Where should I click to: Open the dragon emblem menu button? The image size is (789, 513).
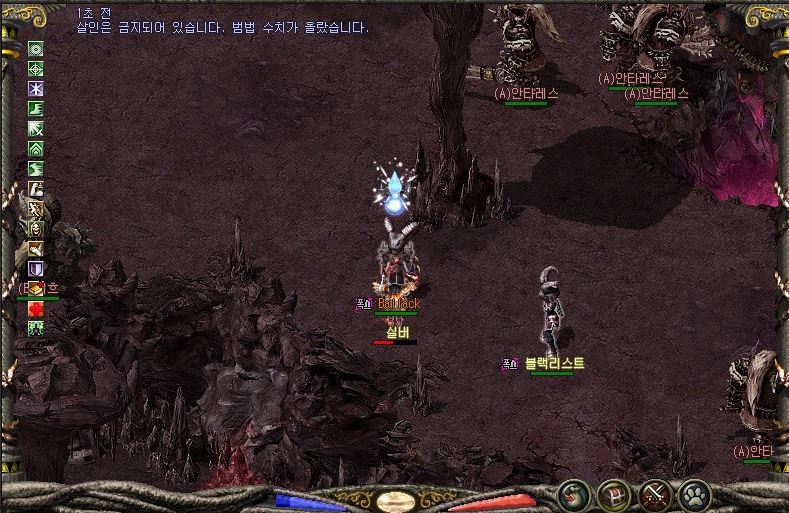point(574,494)
